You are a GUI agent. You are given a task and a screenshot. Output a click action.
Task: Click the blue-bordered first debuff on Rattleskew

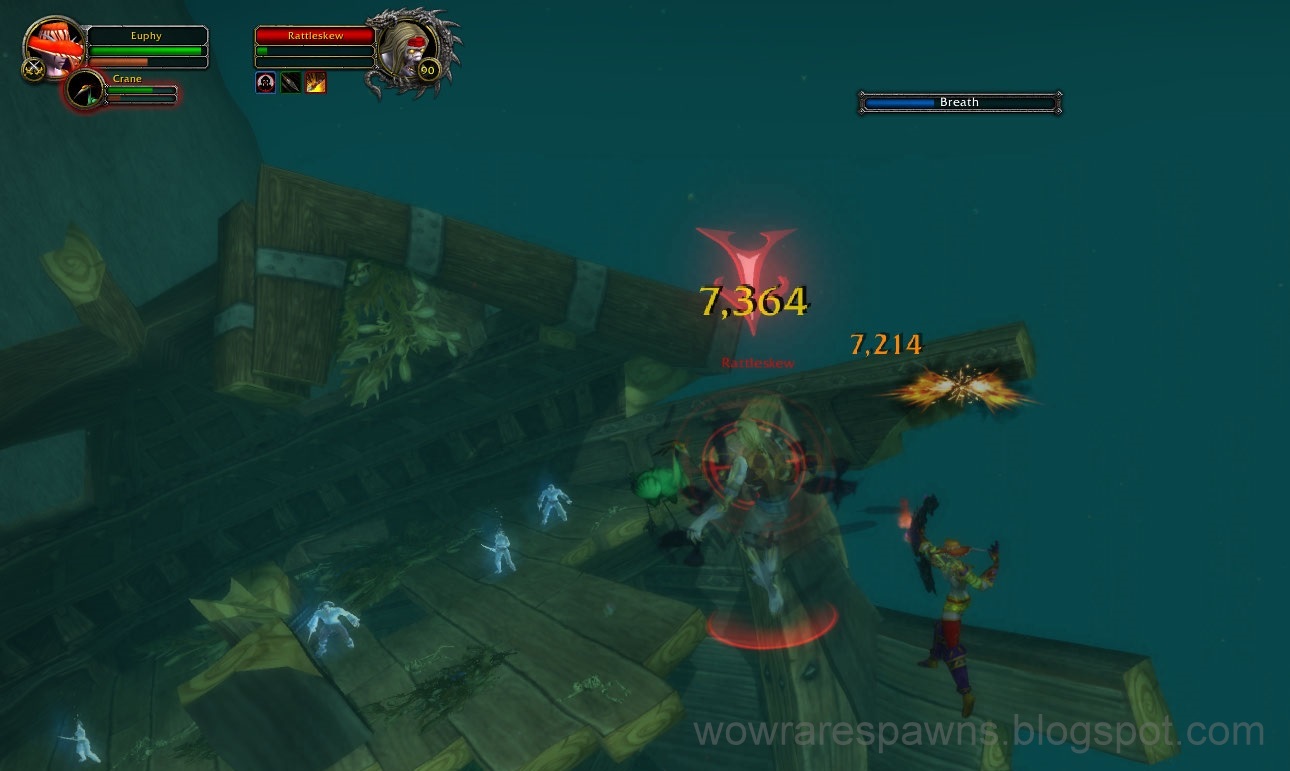pyautogui.click(x=265, y=82)
